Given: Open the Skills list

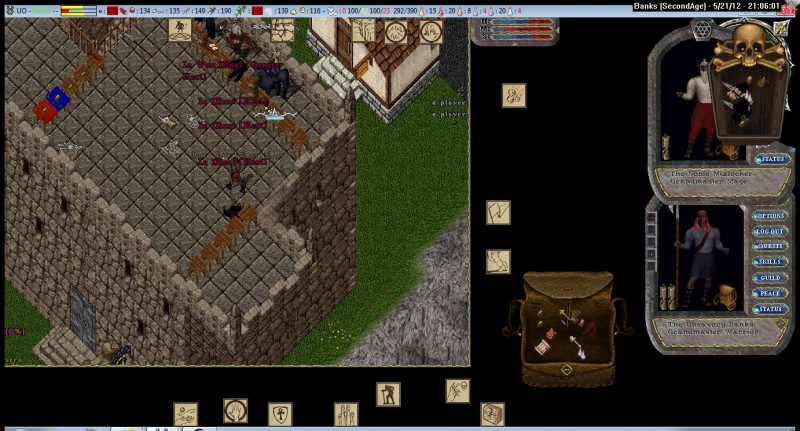Looking at the screenshot, I should coord(769,262).
